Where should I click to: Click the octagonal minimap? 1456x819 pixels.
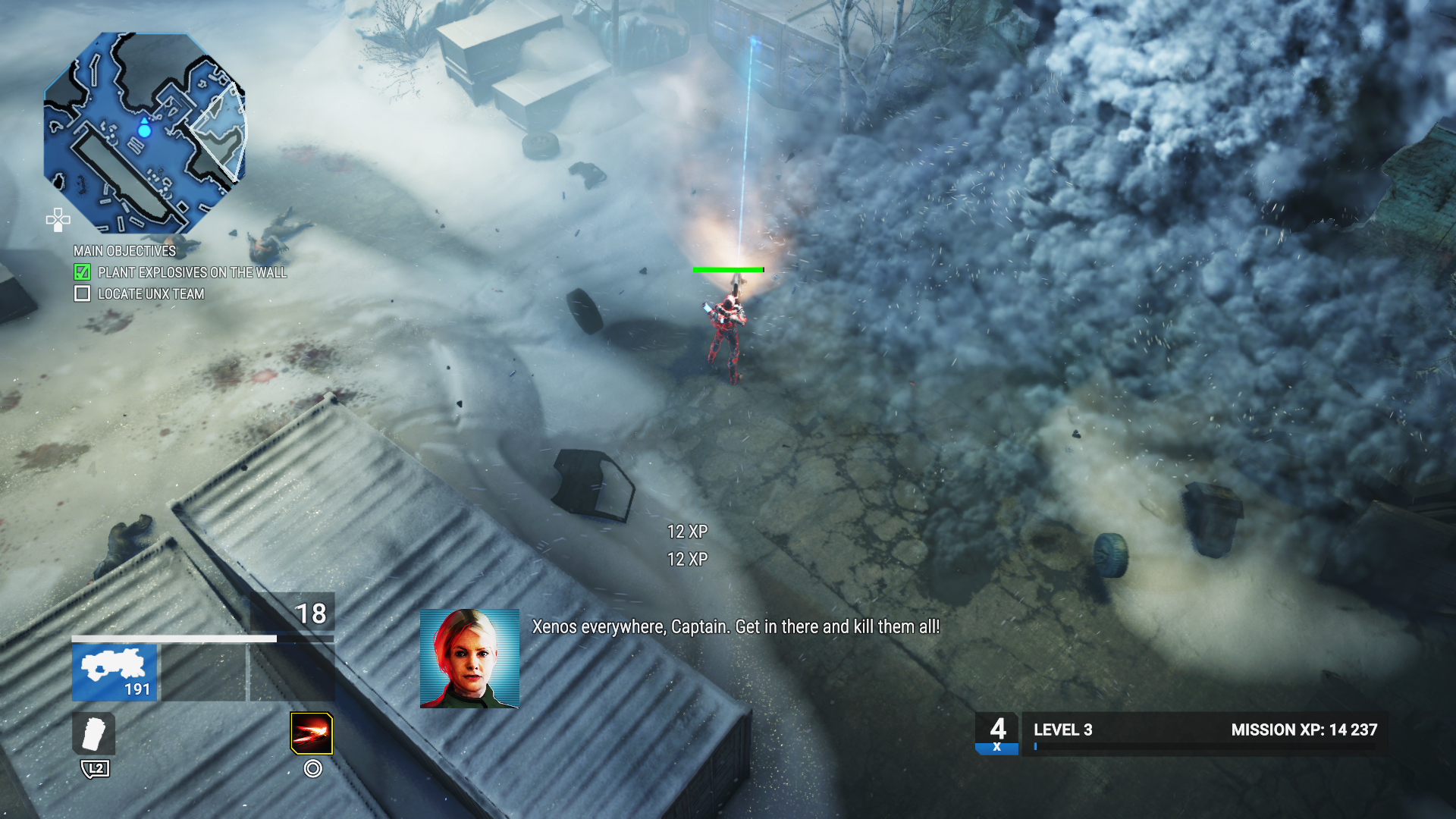[x=145, y=133]
